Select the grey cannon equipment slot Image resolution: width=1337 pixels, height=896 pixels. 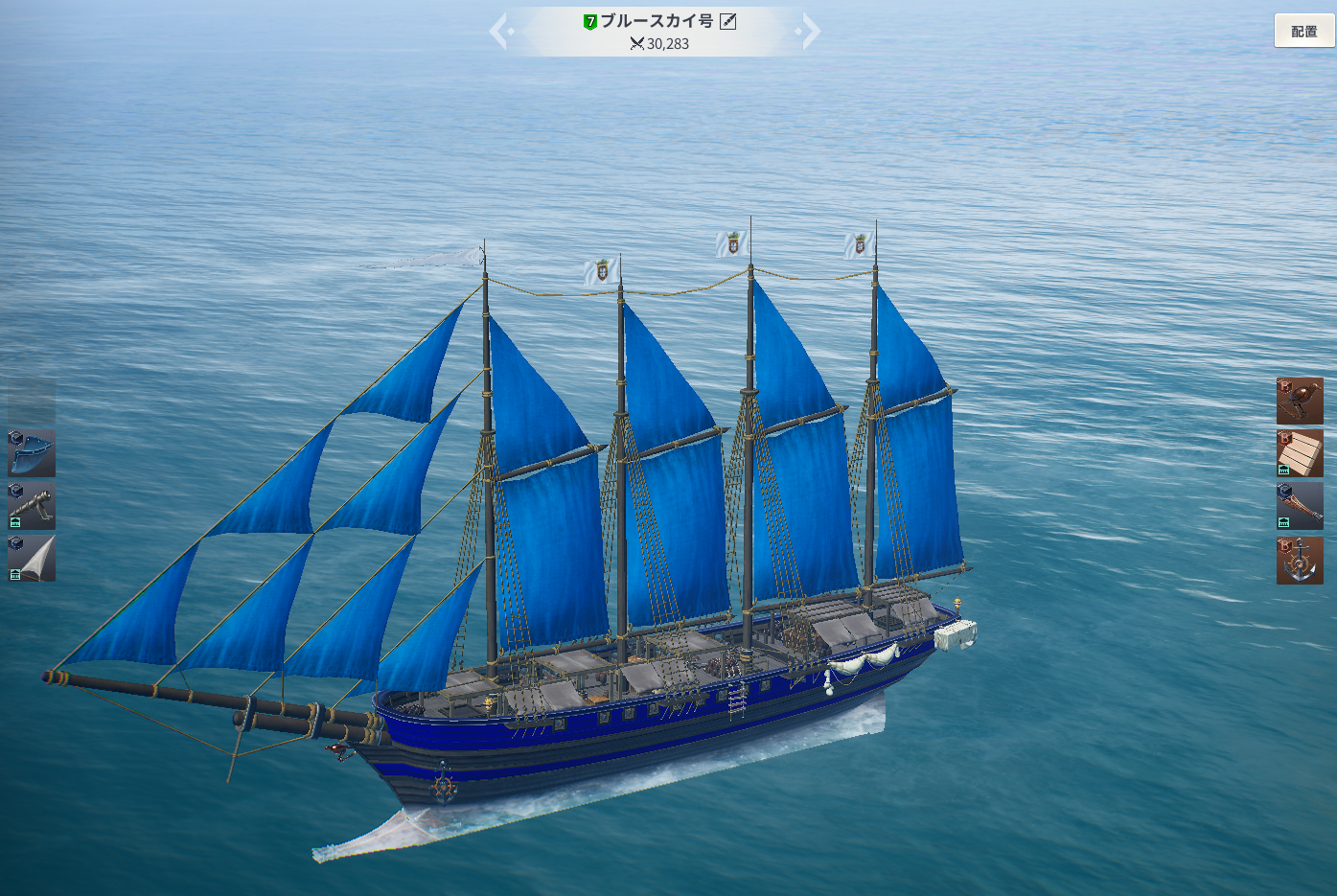click(32, 506)
